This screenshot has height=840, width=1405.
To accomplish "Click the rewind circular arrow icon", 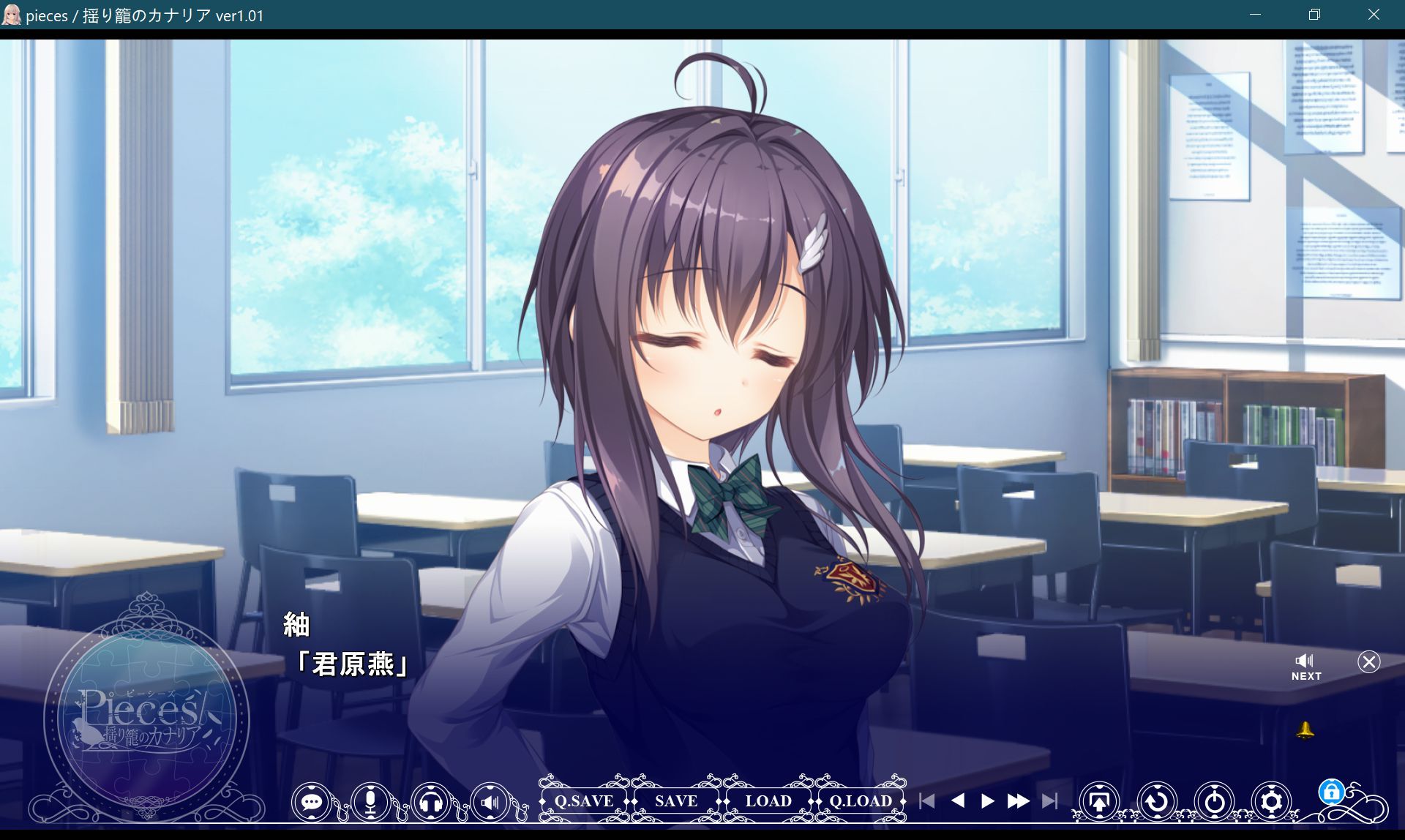I will tap(1156, 802).
